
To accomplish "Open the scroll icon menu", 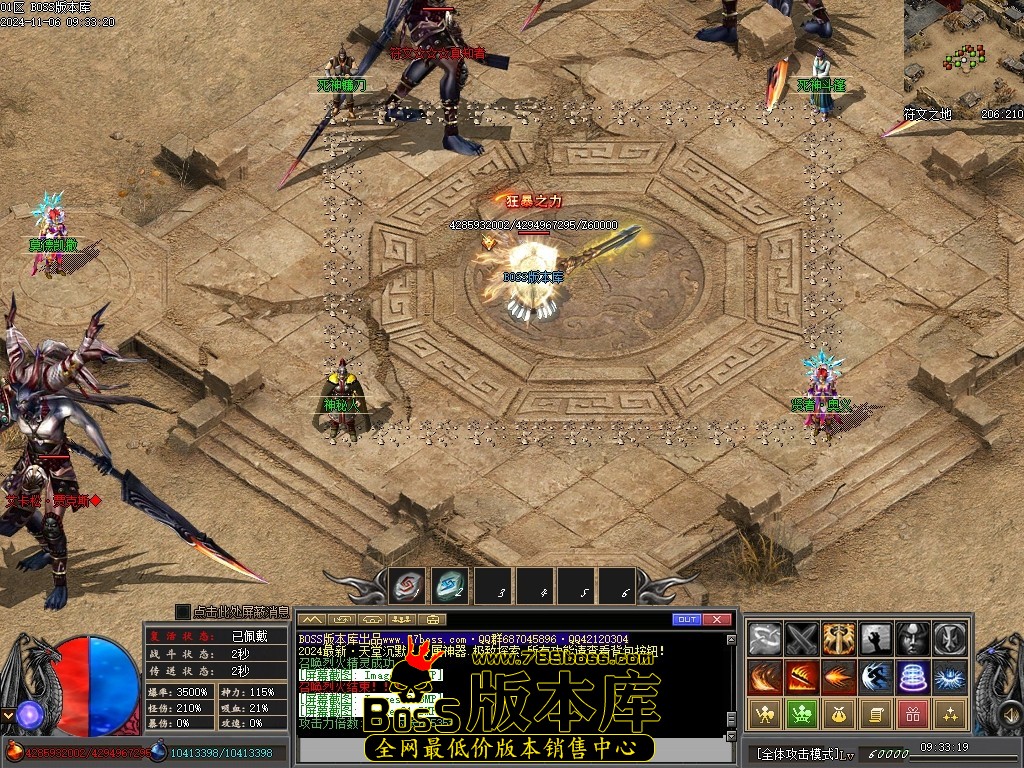I will 876,714.
